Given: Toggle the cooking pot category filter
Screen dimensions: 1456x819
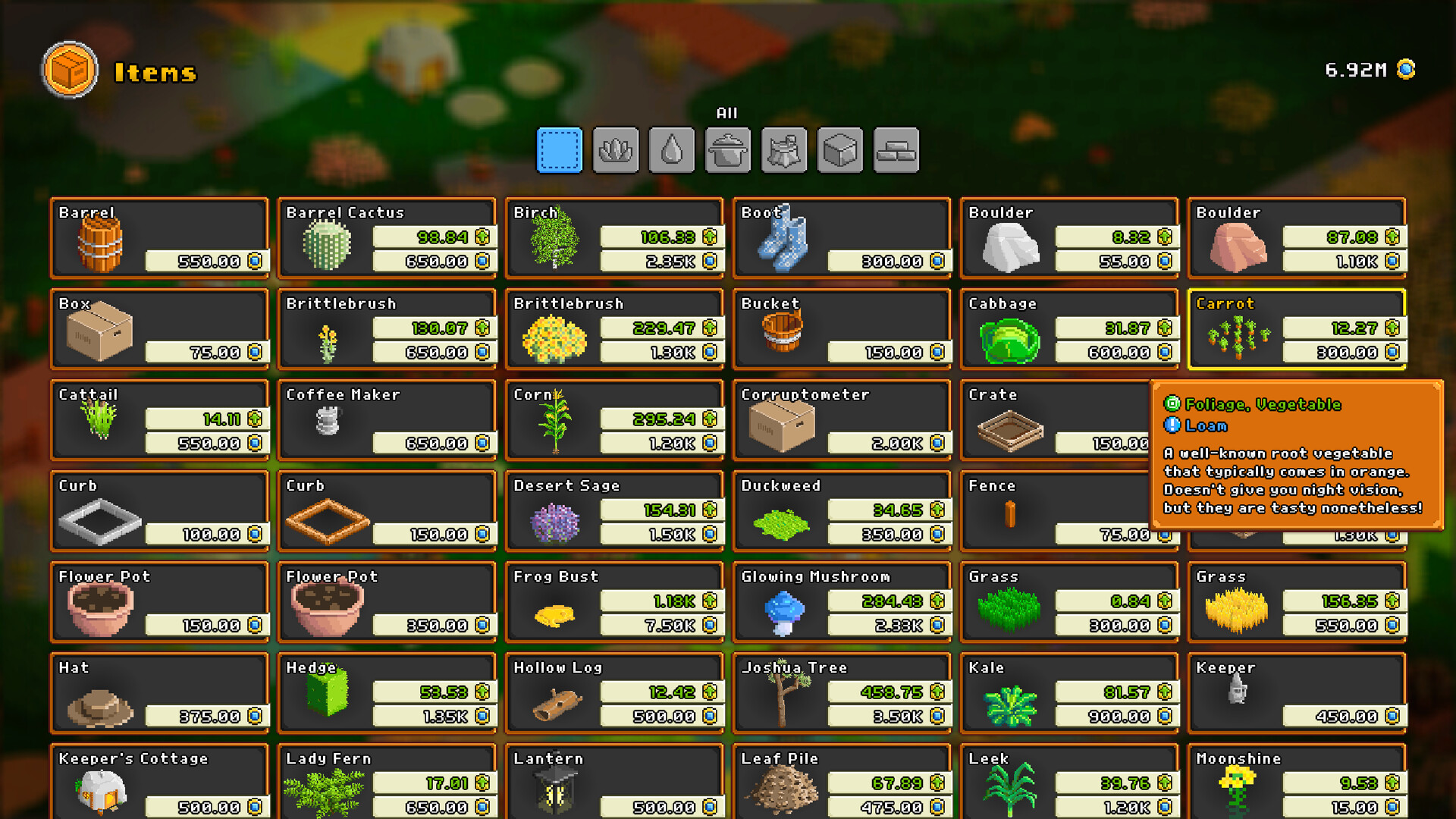Looking at the screenshot, I should [727, 149].
